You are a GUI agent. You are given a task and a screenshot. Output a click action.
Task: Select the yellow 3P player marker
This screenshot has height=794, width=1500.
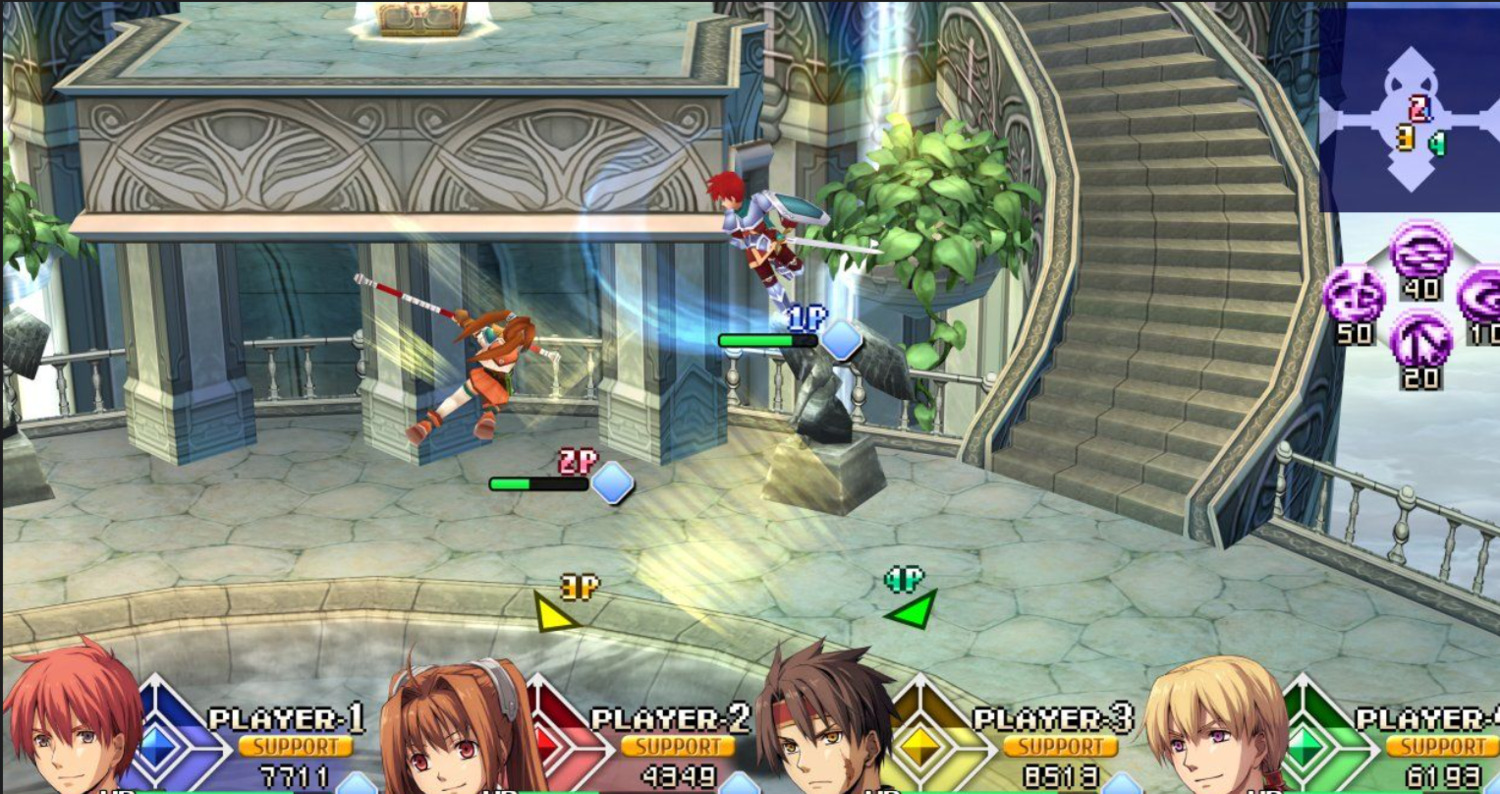553,613
